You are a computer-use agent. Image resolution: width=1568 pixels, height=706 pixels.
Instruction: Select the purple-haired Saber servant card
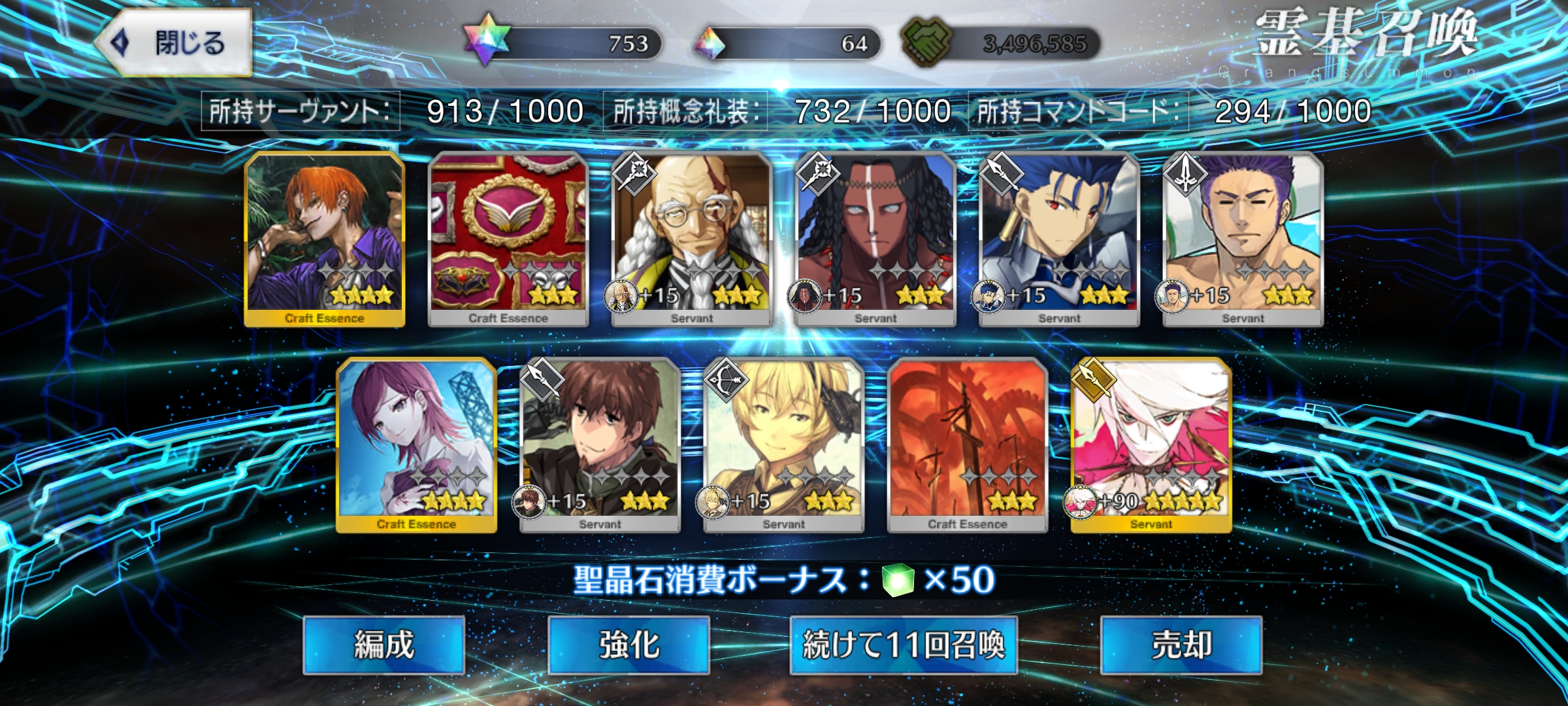click(1243, 239)
